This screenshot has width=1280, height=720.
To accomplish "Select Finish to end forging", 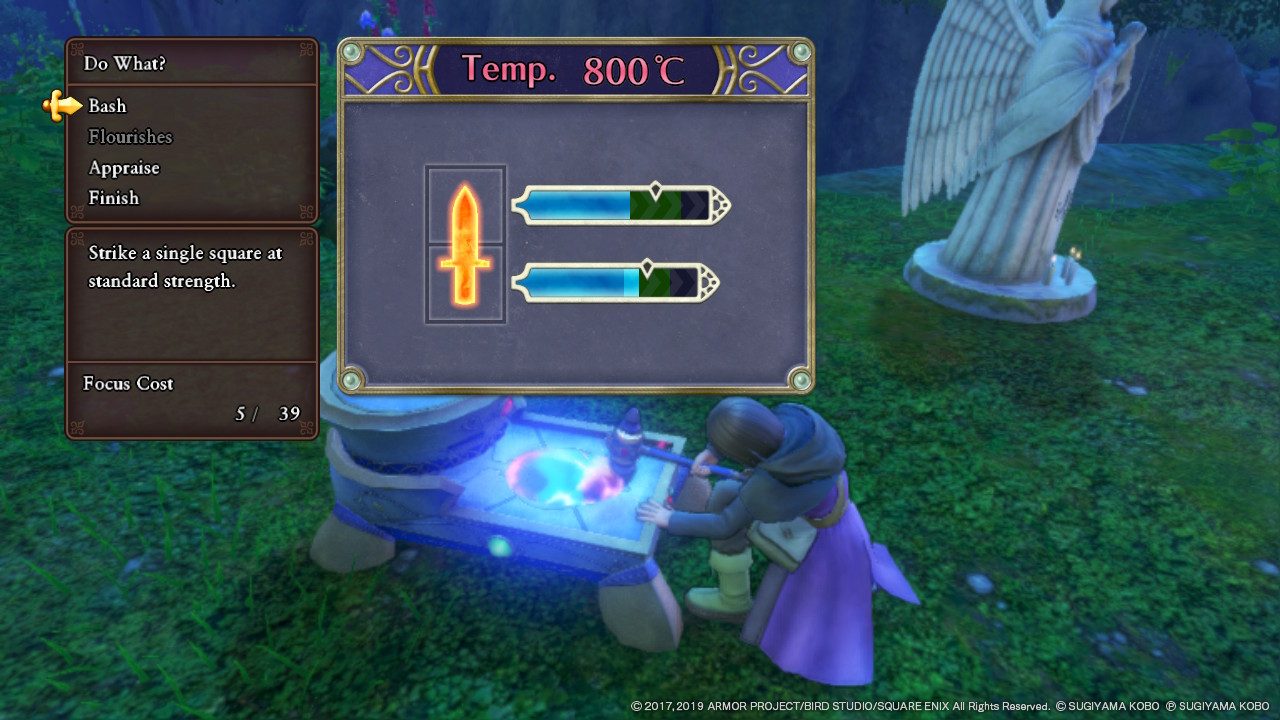I will (114, 198).
